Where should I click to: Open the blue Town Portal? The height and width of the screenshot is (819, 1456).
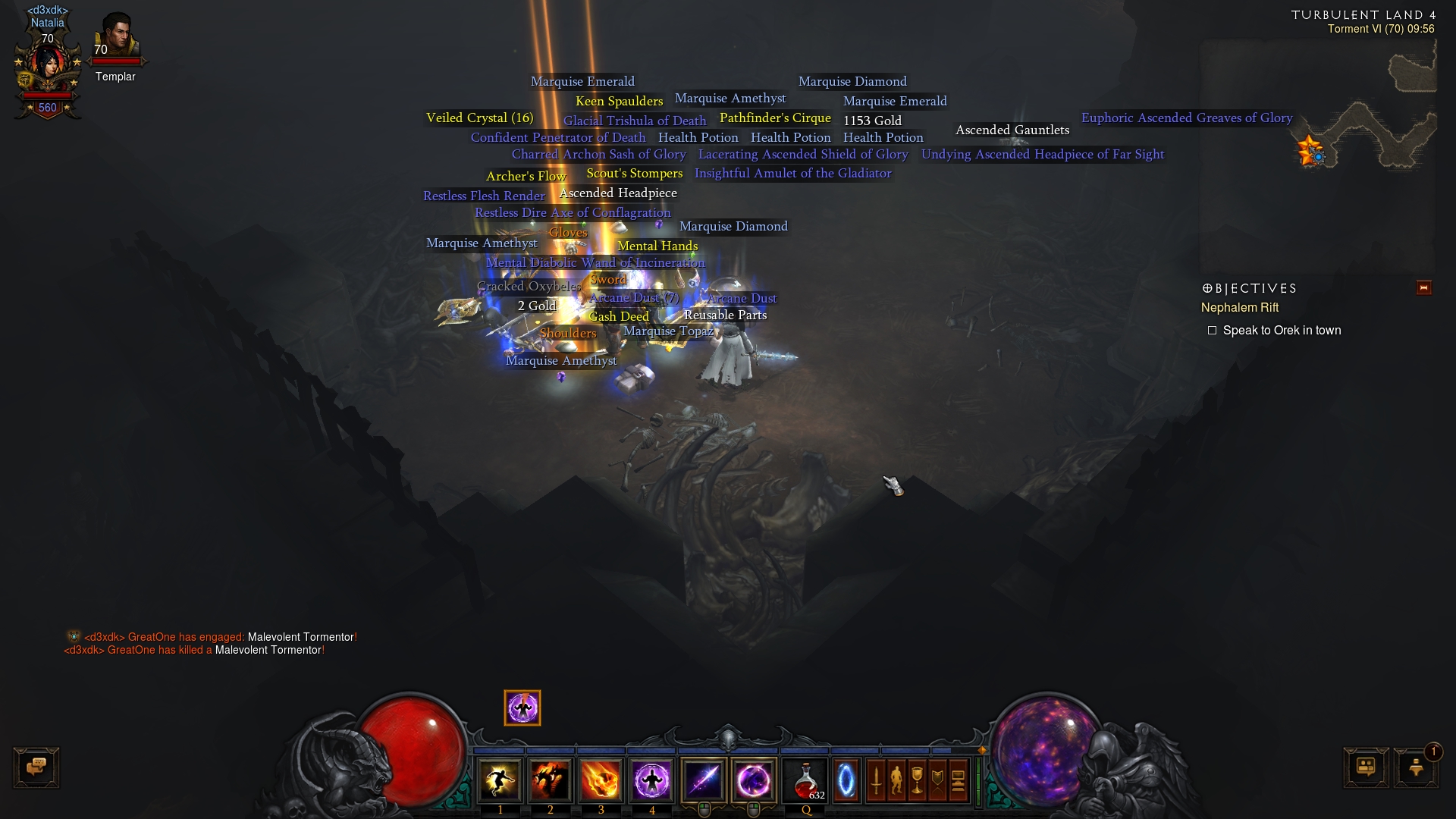(x=846, y=780)
